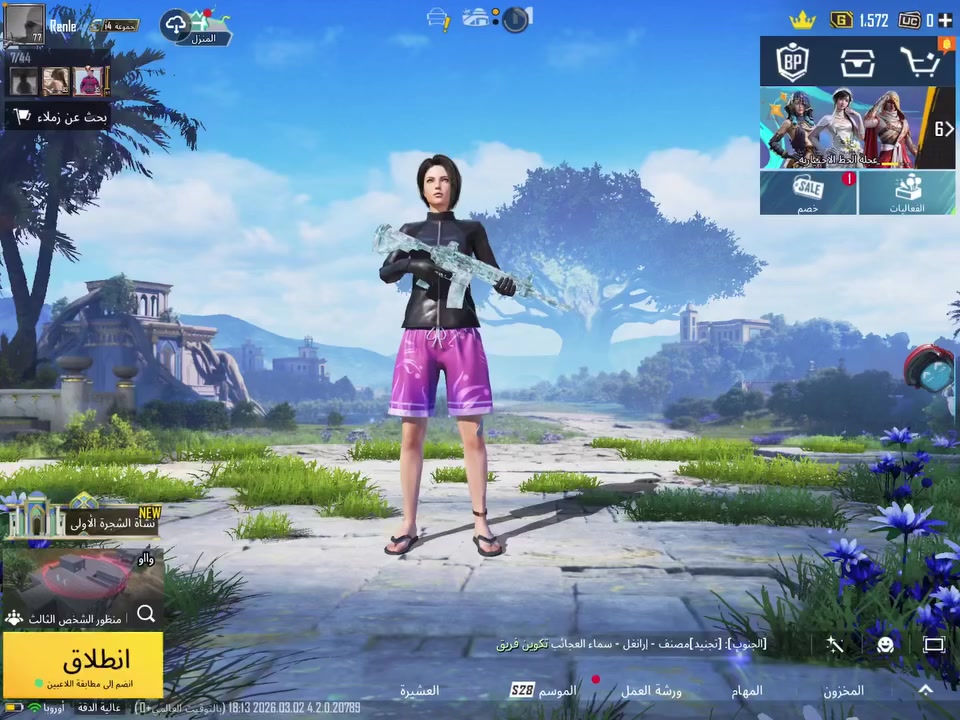Open the supply crate icon
Screen dimensions: 960x720
pyautogui.click(x=857, y=63)
